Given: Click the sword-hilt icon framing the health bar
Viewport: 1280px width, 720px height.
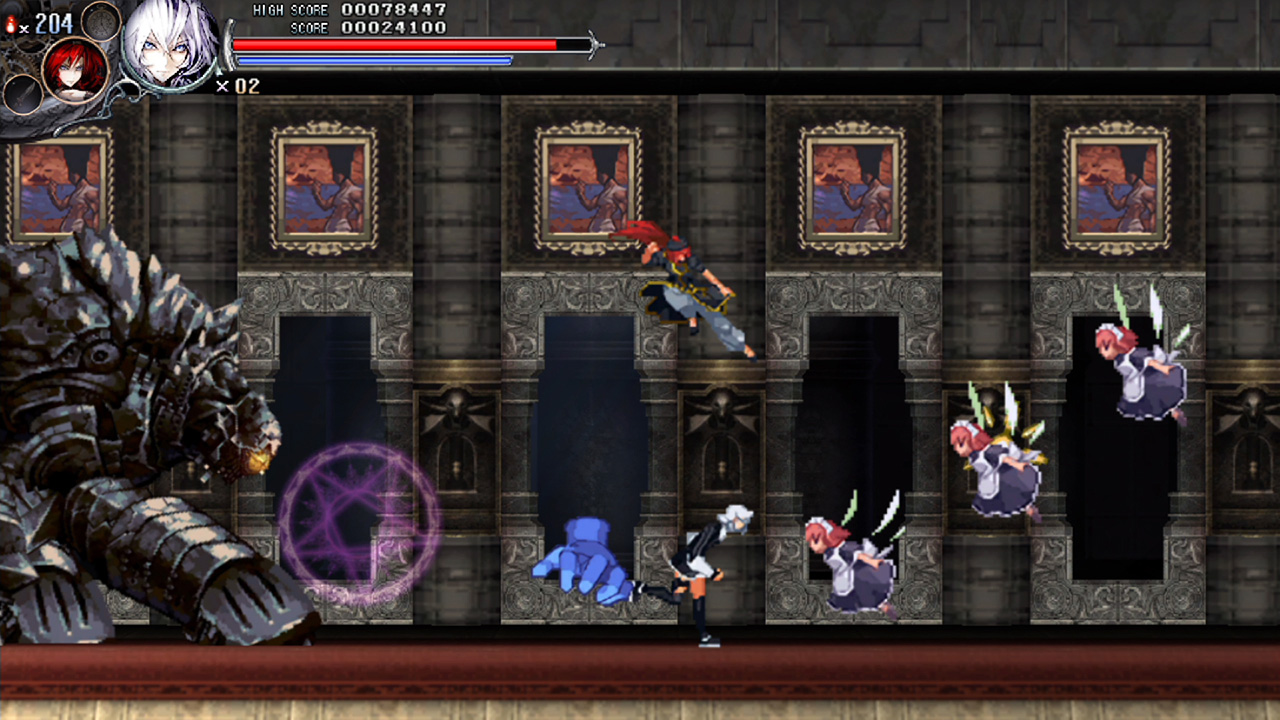Looking at the screenshot, I should tap(228, 44).
